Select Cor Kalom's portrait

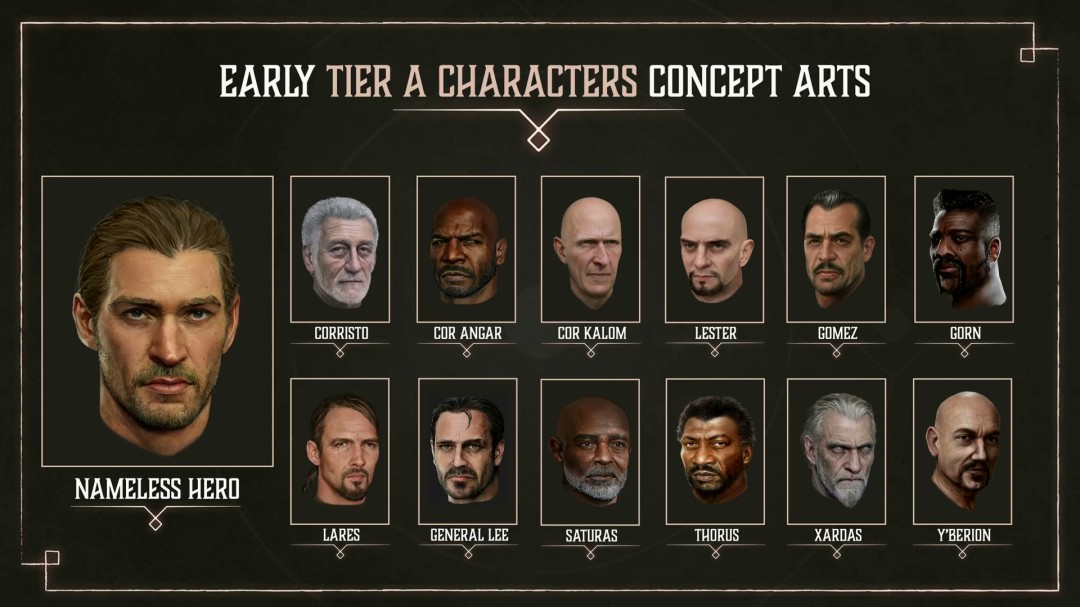[x=590, y=249]
